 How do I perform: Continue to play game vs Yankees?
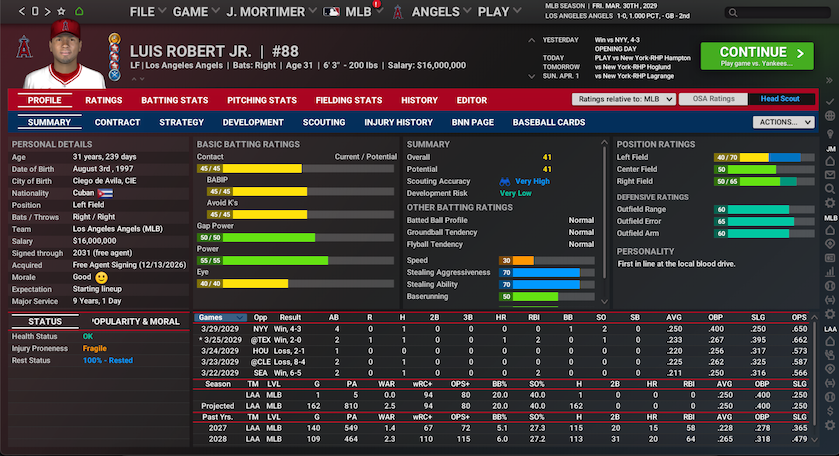(x=758, y=55)
